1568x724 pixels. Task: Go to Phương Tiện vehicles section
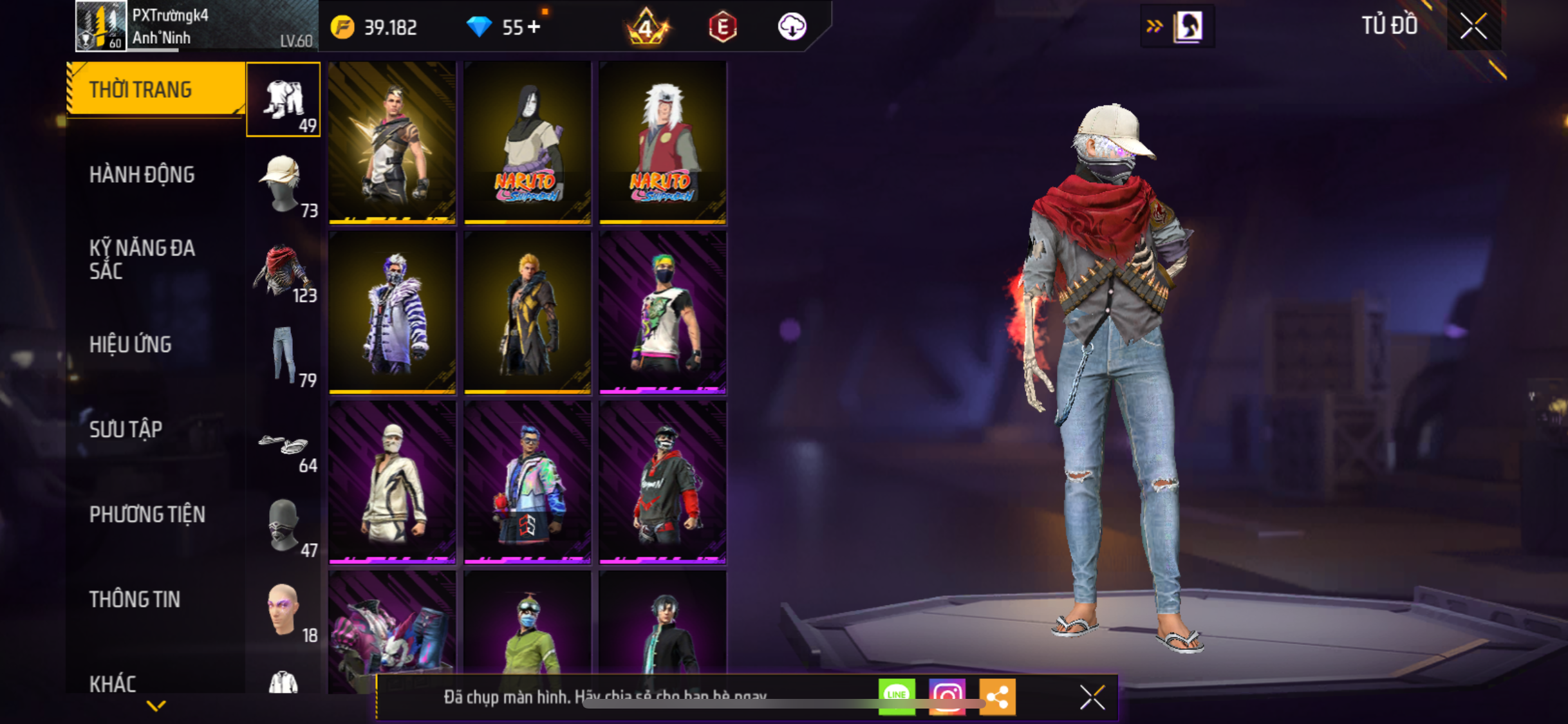pos(147,514)
